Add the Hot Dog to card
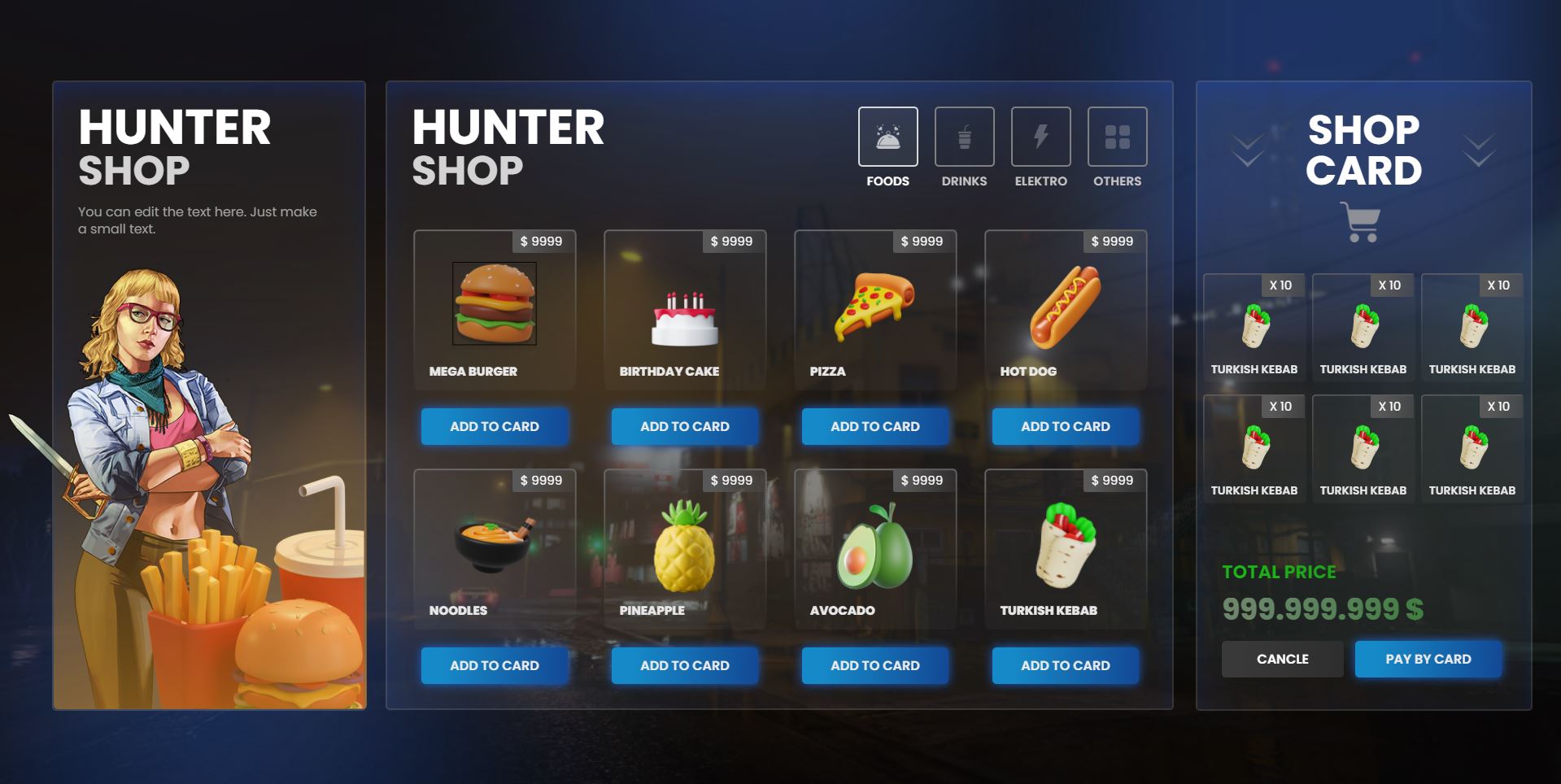Image resolution: width=1561 pixels, height=784 pixels. [1066, 426]
